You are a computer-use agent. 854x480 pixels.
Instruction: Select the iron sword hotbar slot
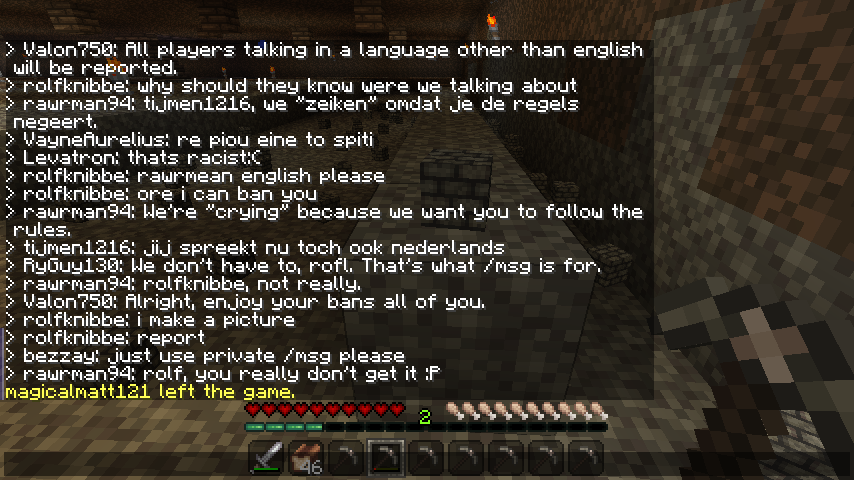pos(266,459)
